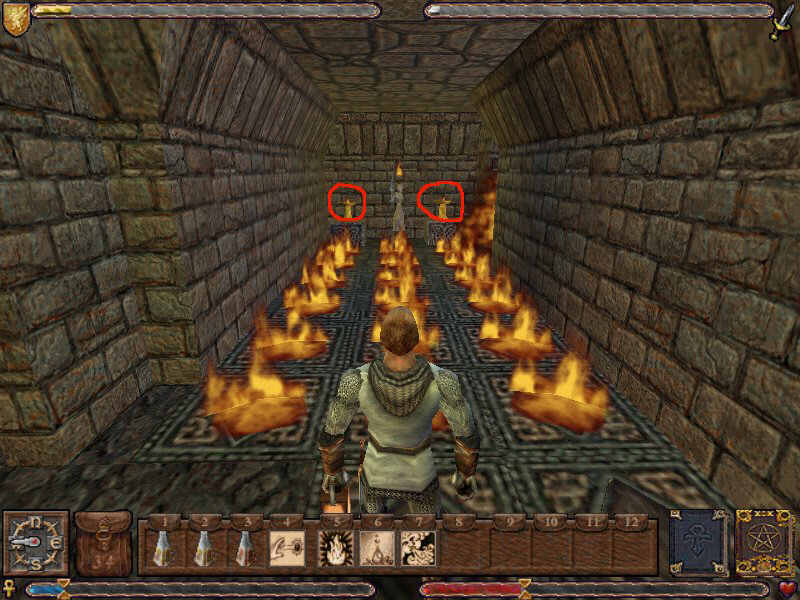
Task: Select the potion in belt slot 2
Action: click(x=203, y=547)
